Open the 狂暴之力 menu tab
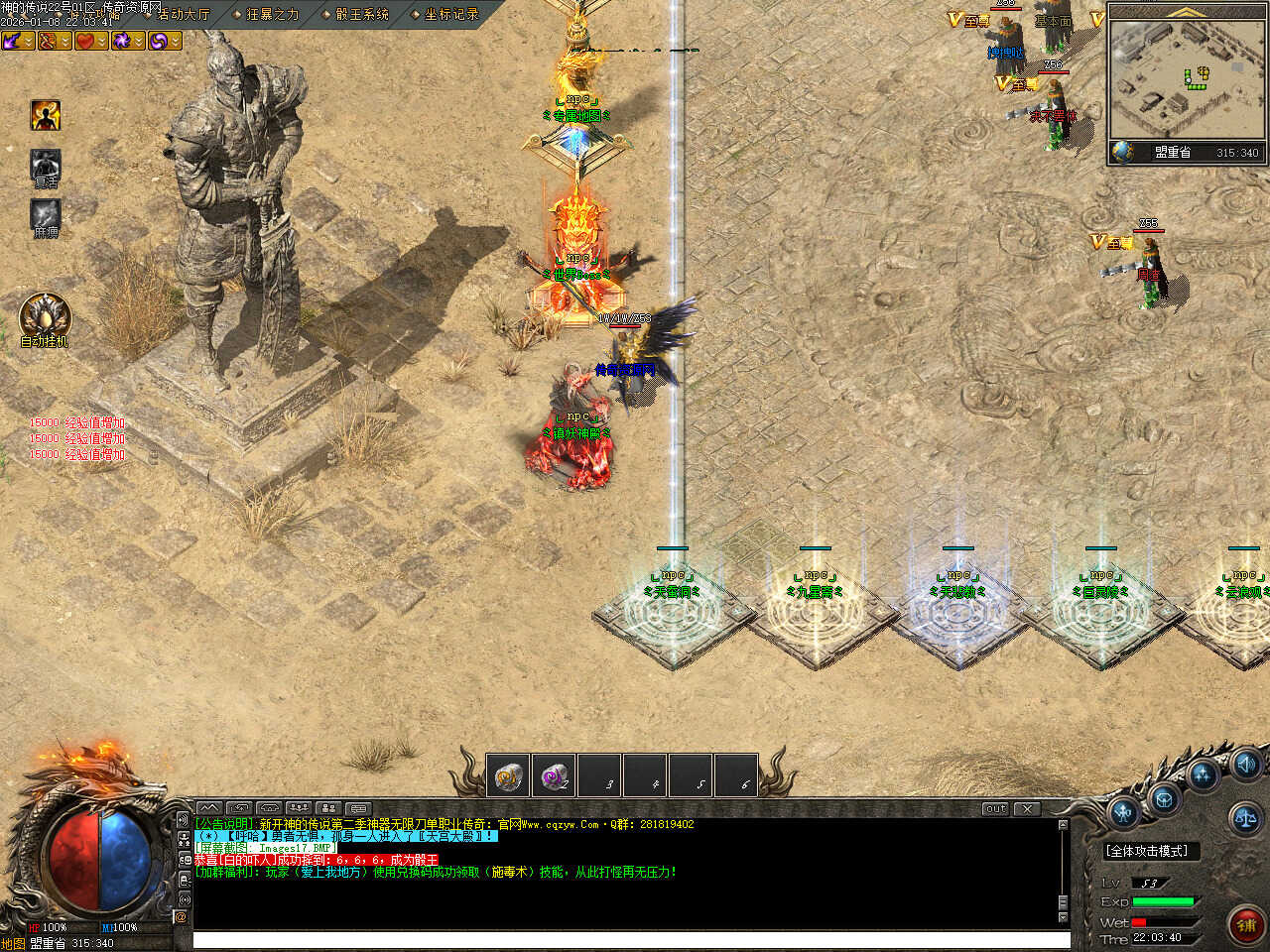Viewport: 1270px width, 952px height. click(x=272, y=14)
